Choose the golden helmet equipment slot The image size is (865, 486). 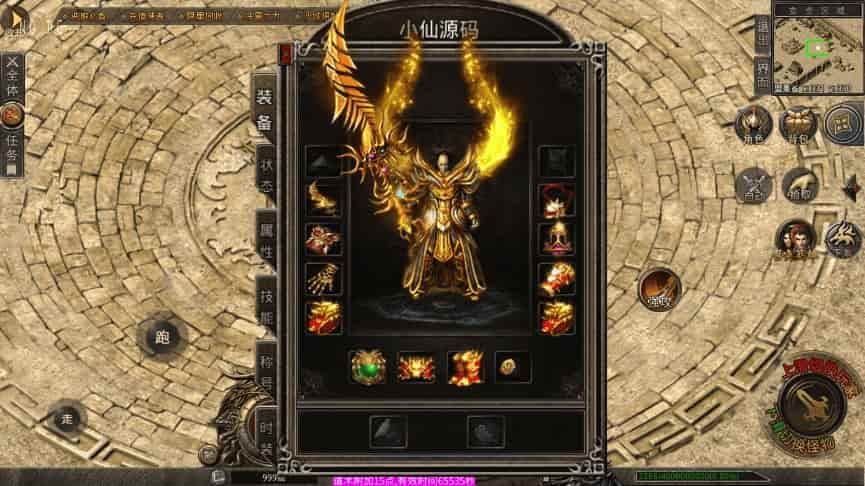click(x=556, y=239)
